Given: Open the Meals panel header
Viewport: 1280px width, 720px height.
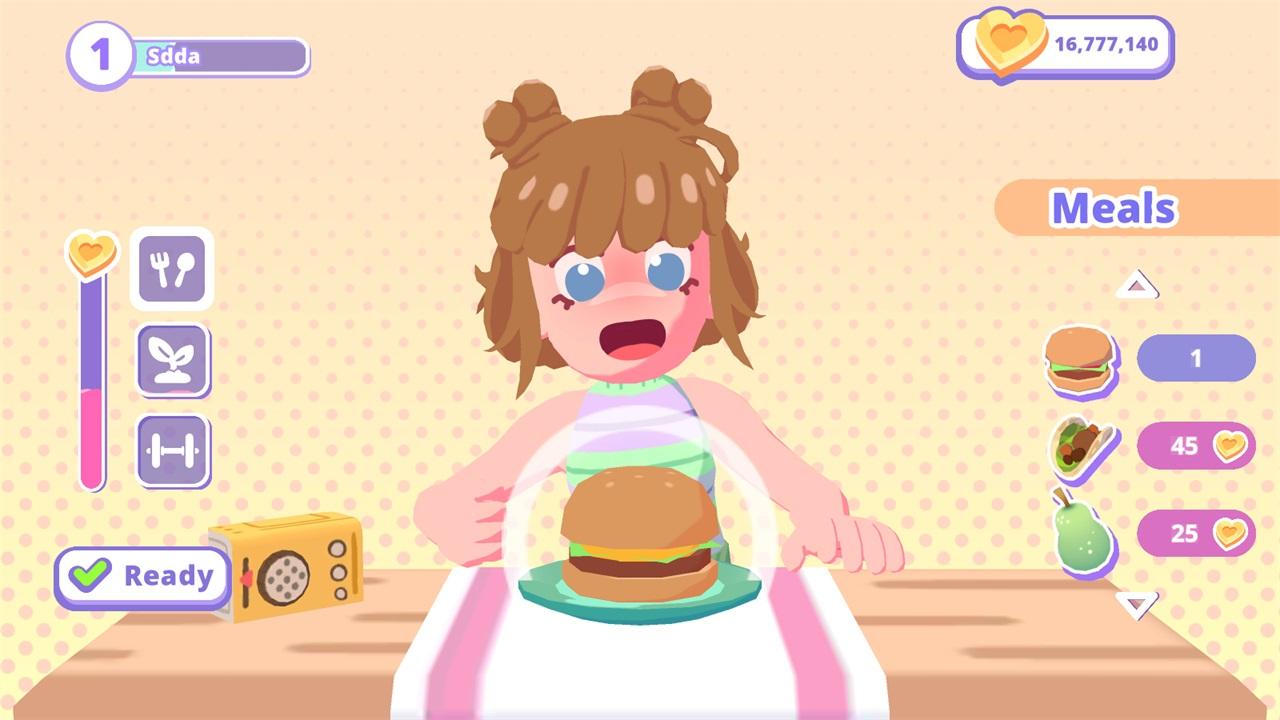Looking at the screenshot, I should [1113, 208].
